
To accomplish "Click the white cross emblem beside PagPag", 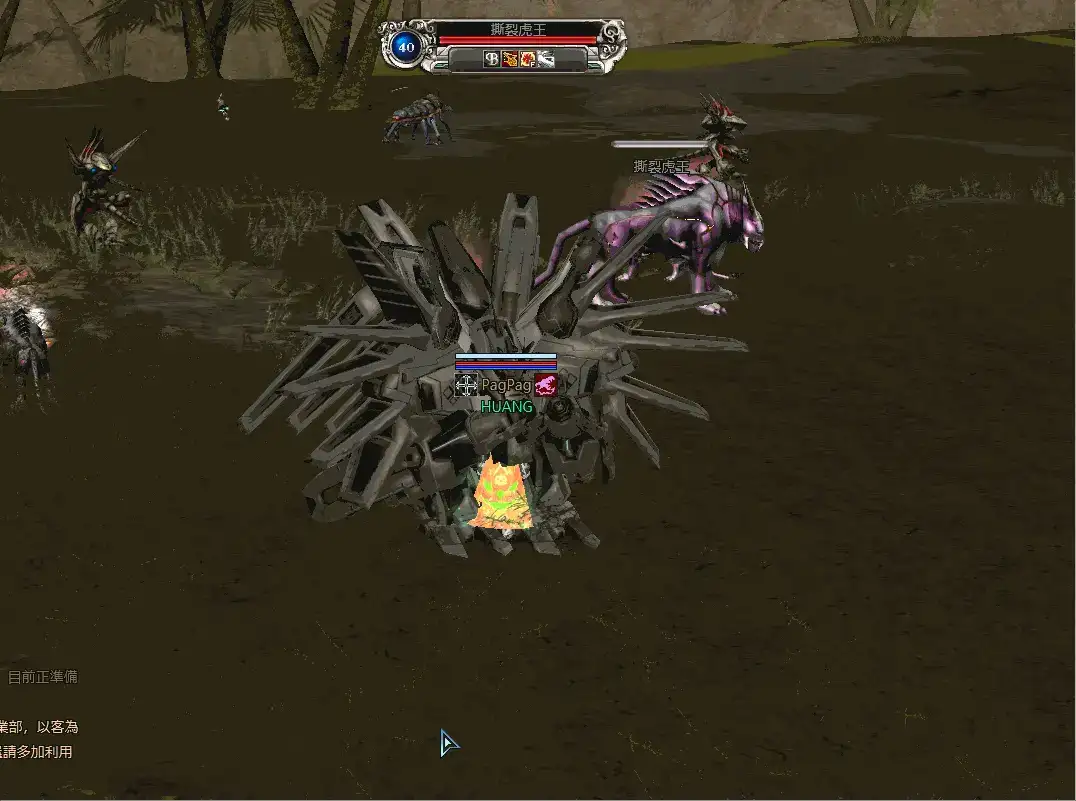I will tap(466, 385).
